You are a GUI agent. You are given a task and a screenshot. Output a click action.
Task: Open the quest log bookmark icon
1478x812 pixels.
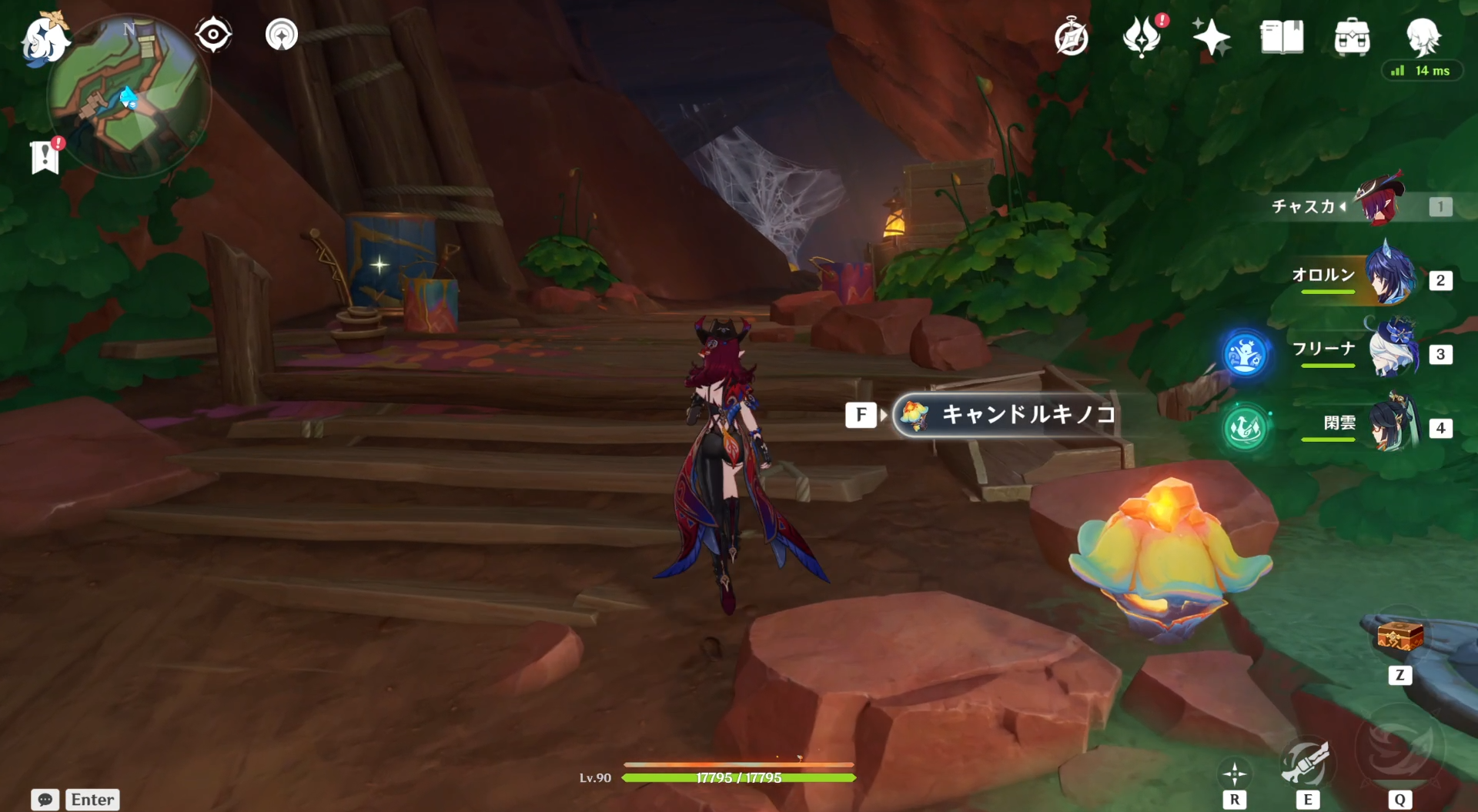[x=45, y=157]
